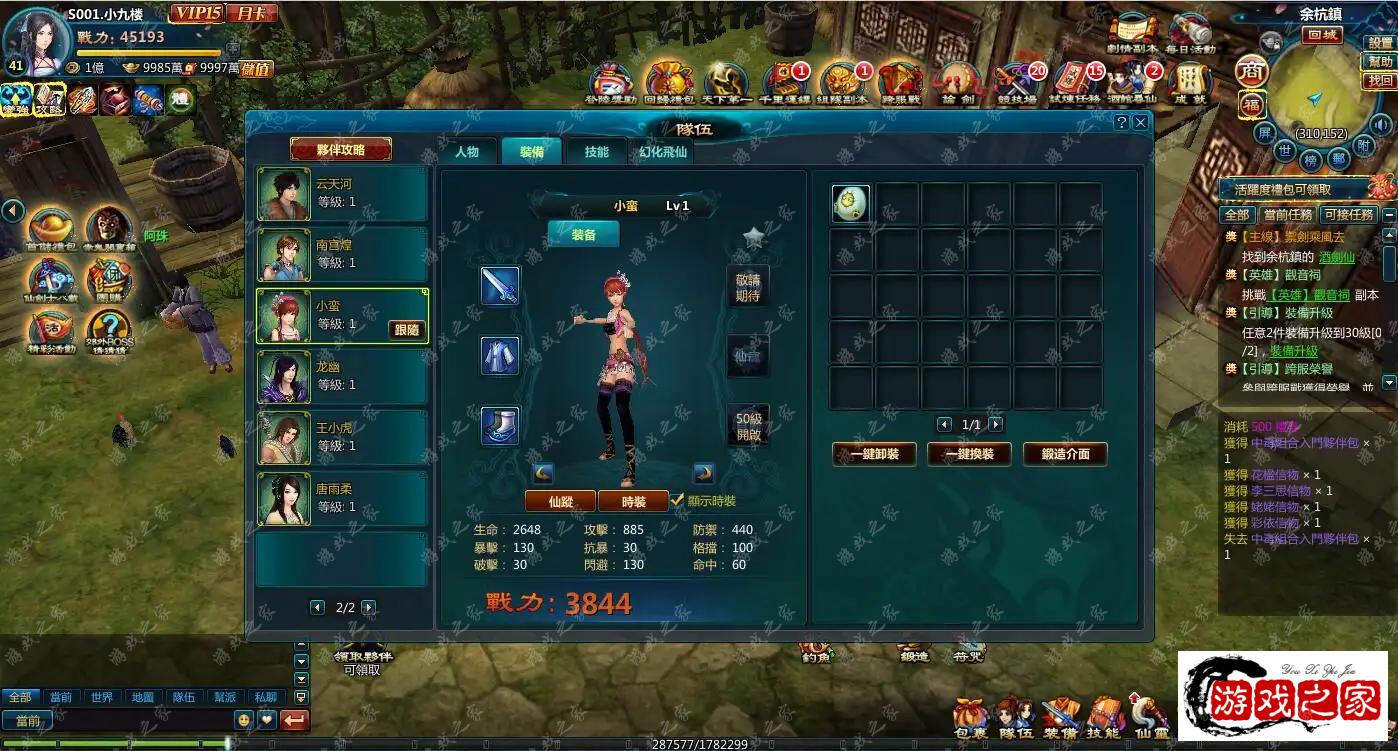Select the equipped sword weapon slot
The width and height of the screenshot is (1398, 751).
[500, 286]
